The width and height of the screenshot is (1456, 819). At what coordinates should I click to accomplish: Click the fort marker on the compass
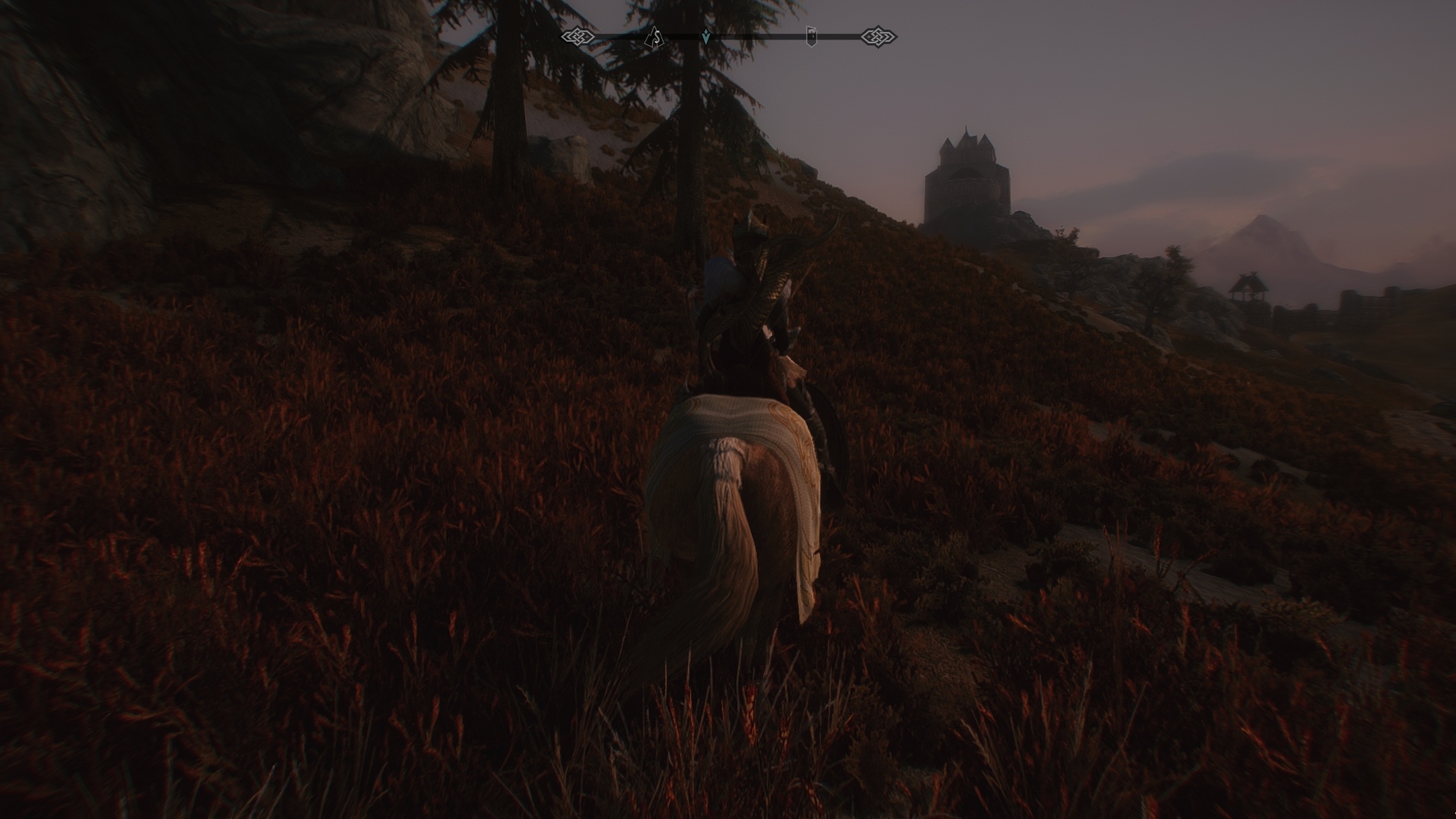(x=811, y=36)
